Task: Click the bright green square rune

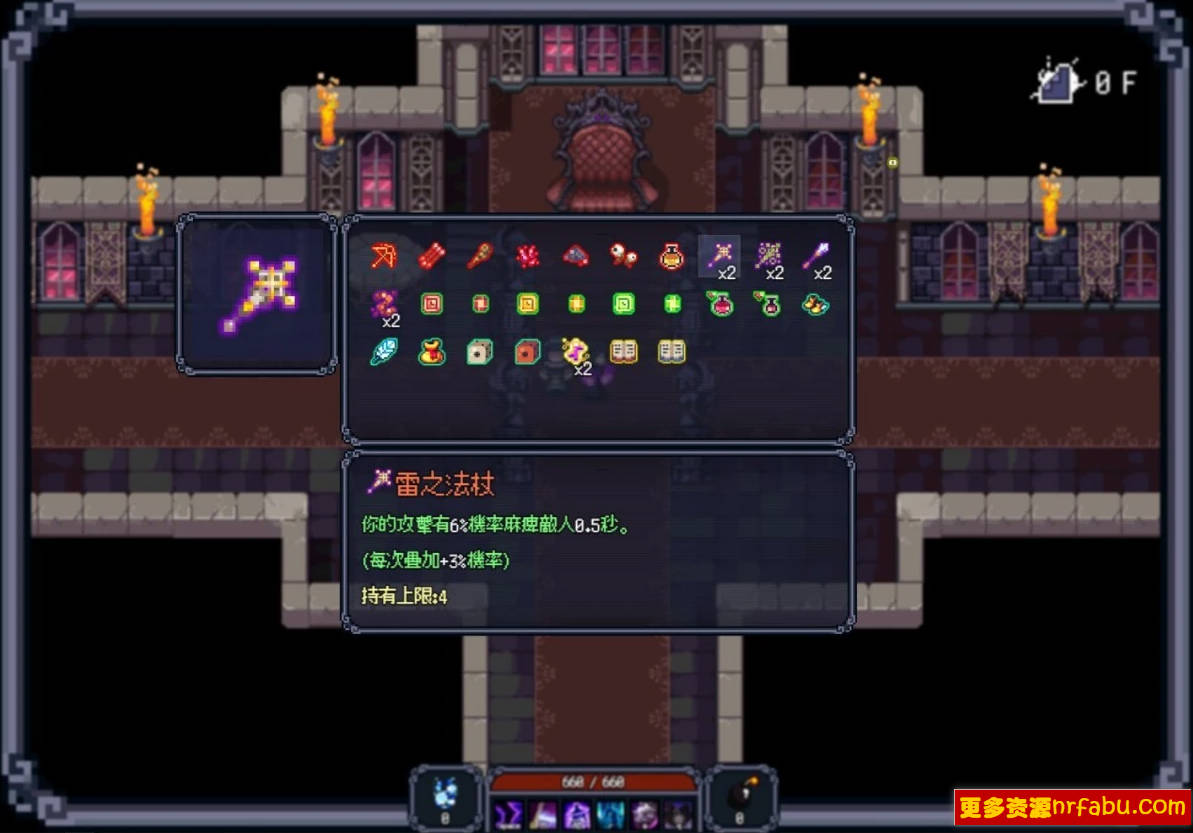Action: [624, 304]
